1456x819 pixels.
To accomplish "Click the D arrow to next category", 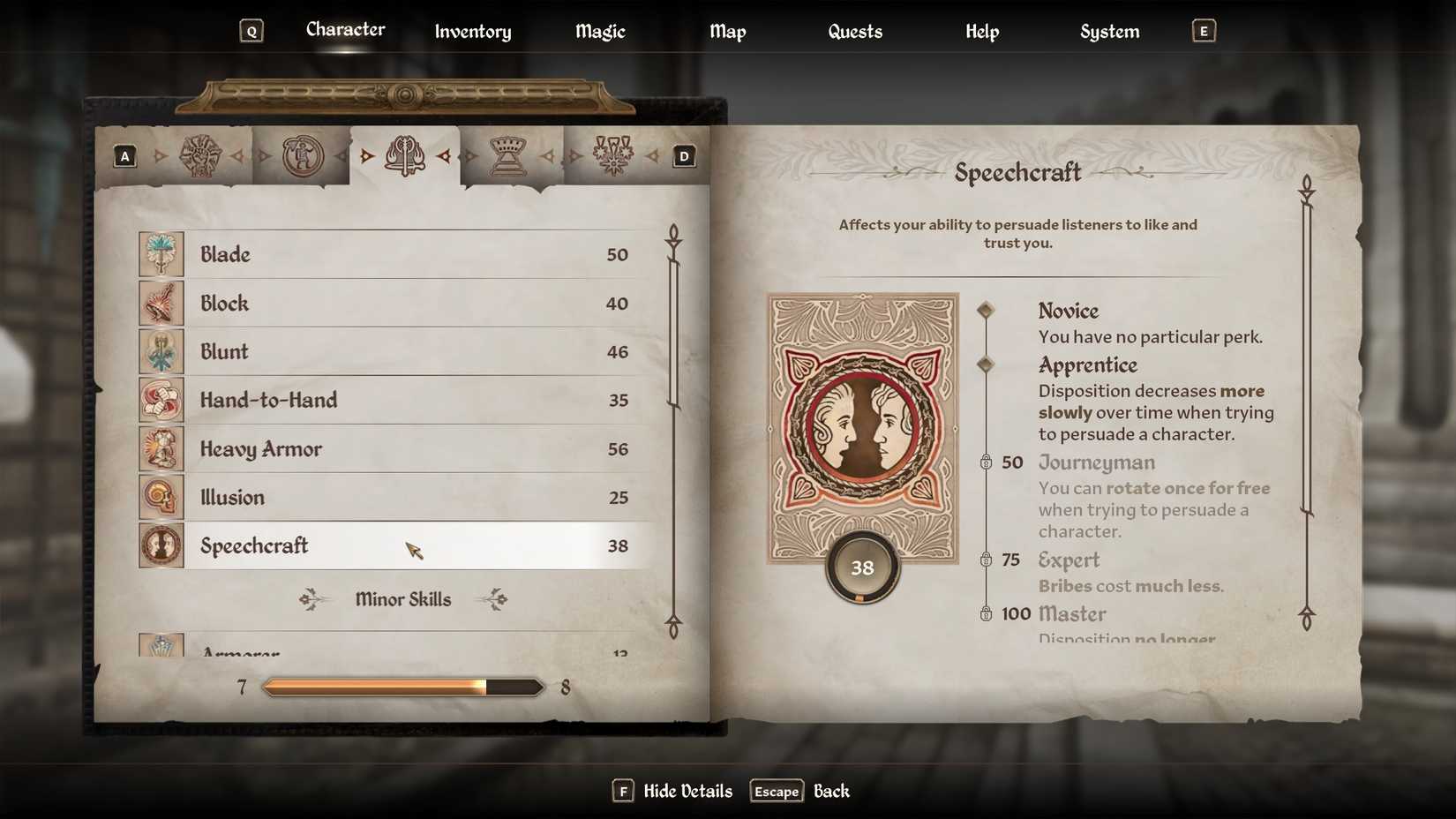I will coord(684,155).
